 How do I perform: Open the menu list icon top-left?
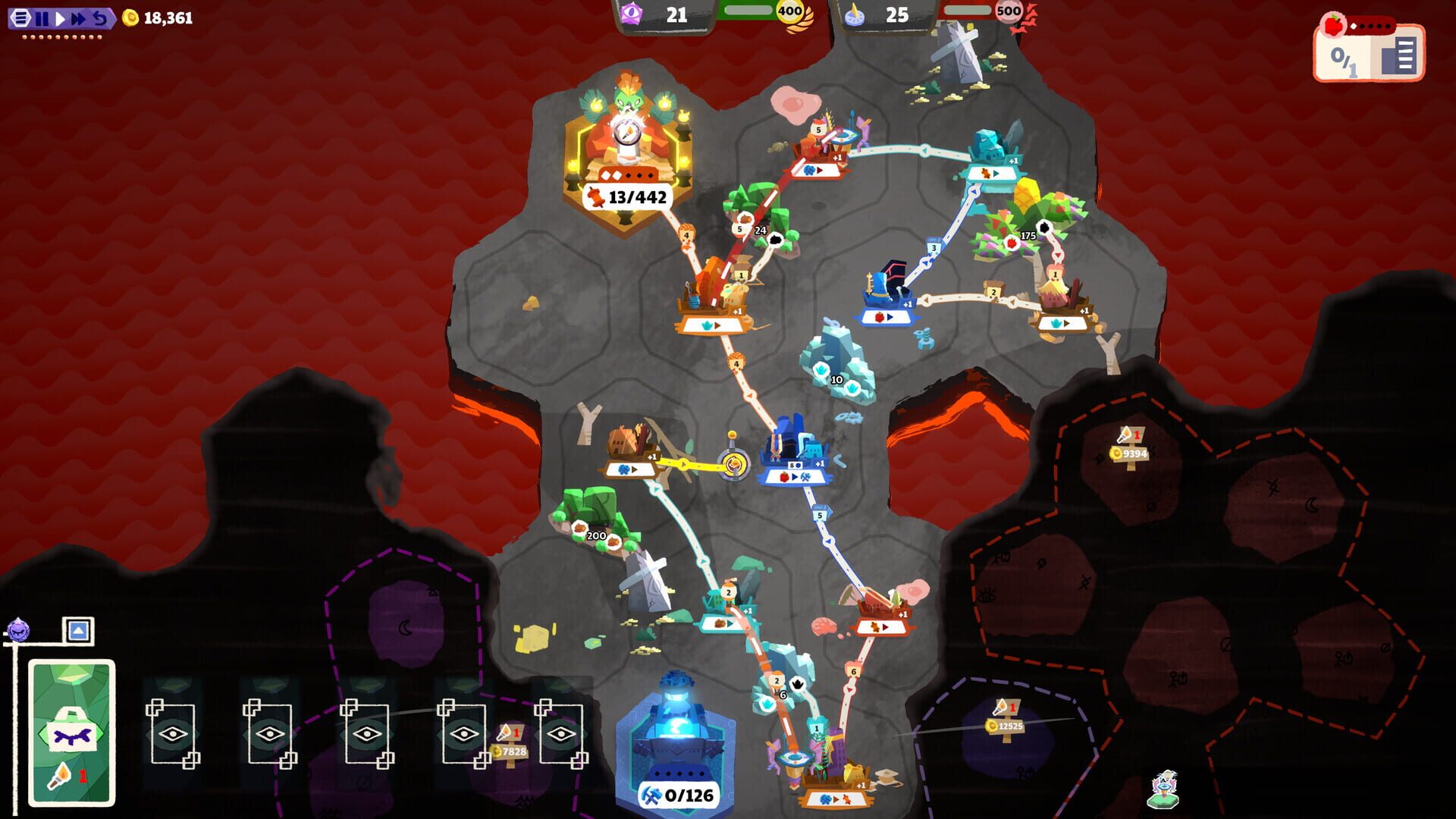[20, 17]
